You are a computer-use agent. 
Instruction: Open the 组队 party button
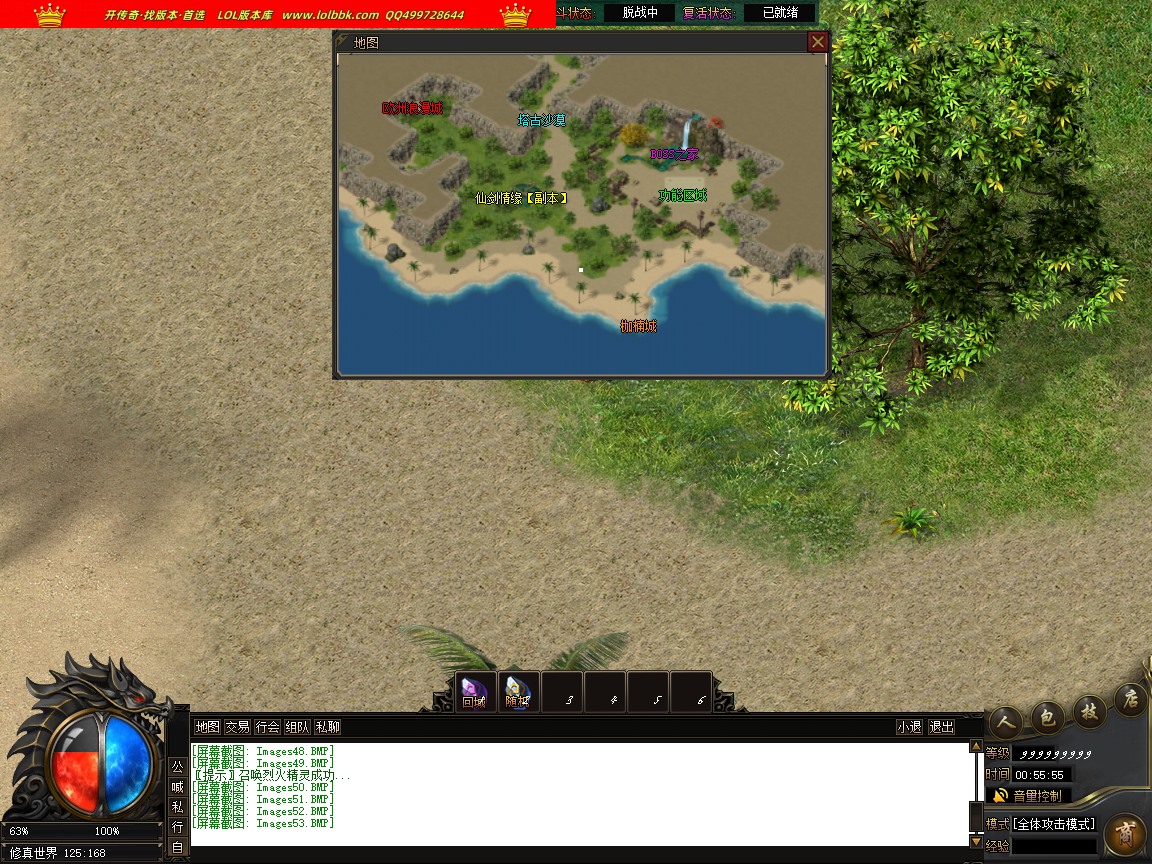coord(297,727)
